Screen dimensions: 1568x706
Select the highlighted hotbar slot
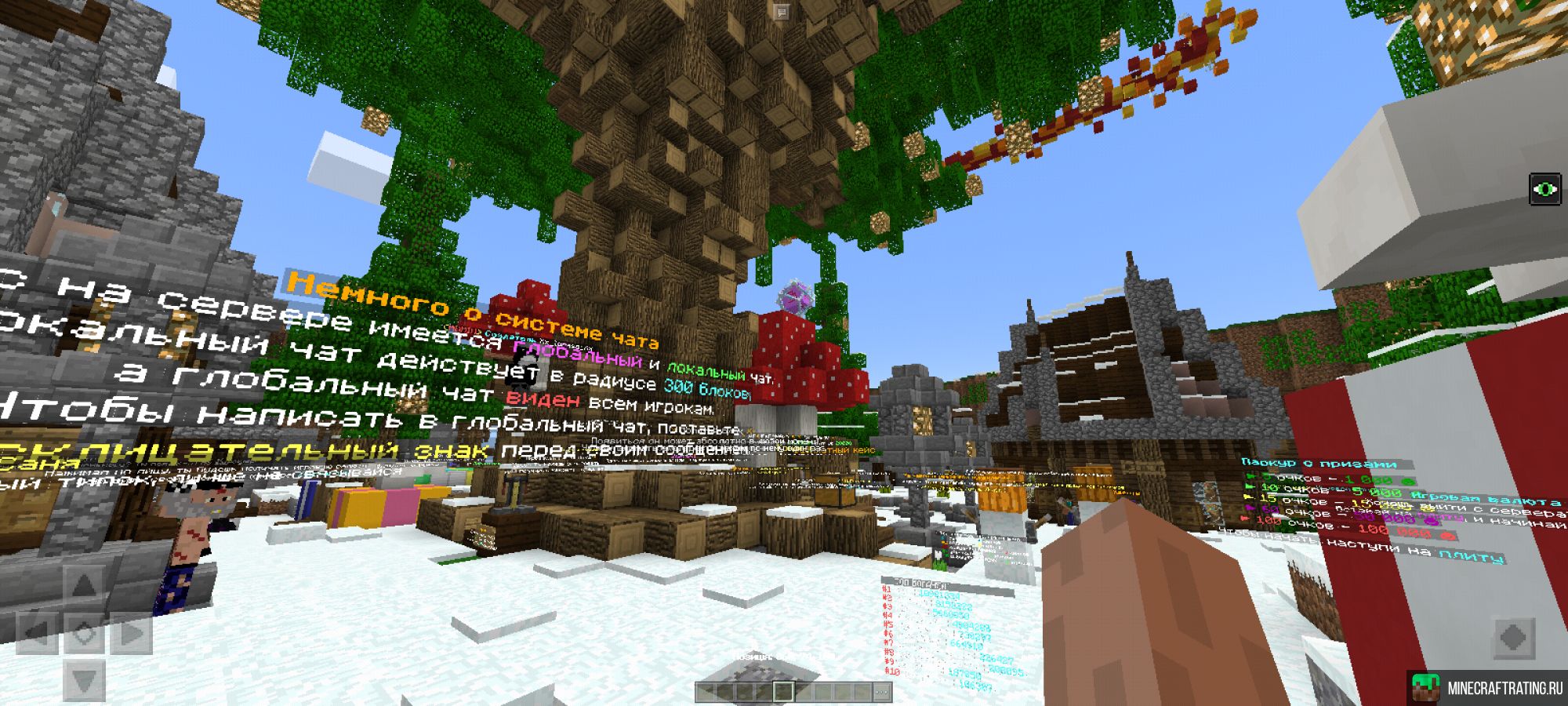click(x=782, y=691)
